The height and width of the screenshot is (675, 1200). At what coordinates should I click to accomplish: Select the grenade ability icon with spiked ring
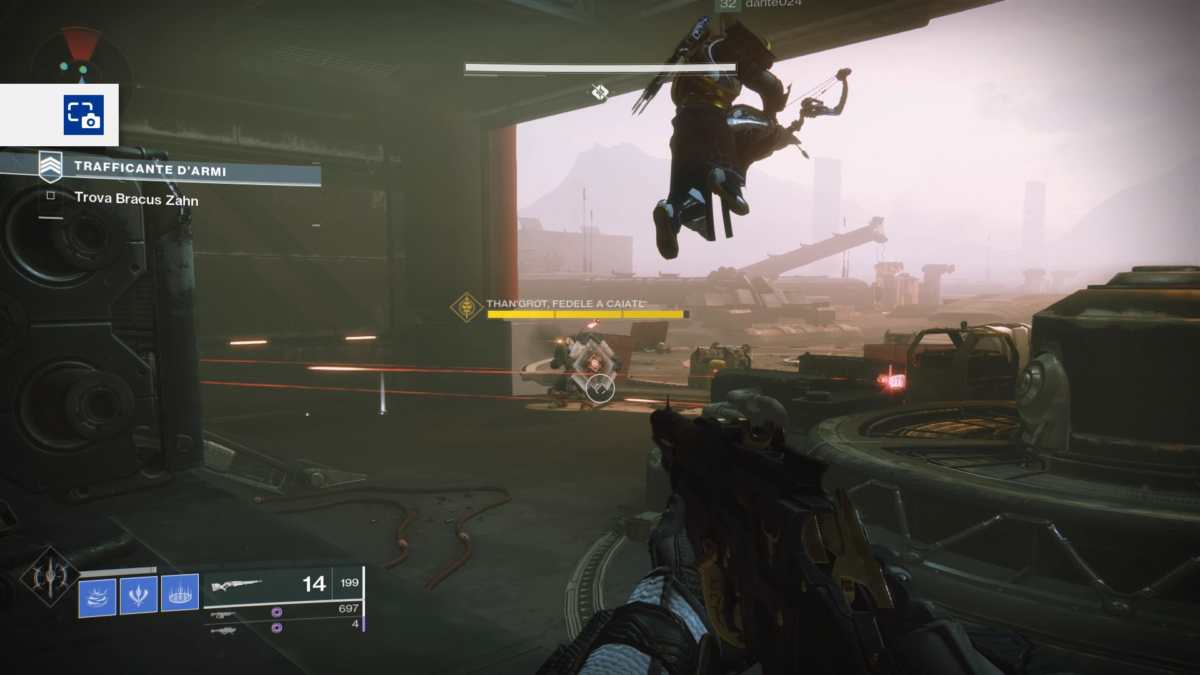pyautogui.click(x=180, y=596)
